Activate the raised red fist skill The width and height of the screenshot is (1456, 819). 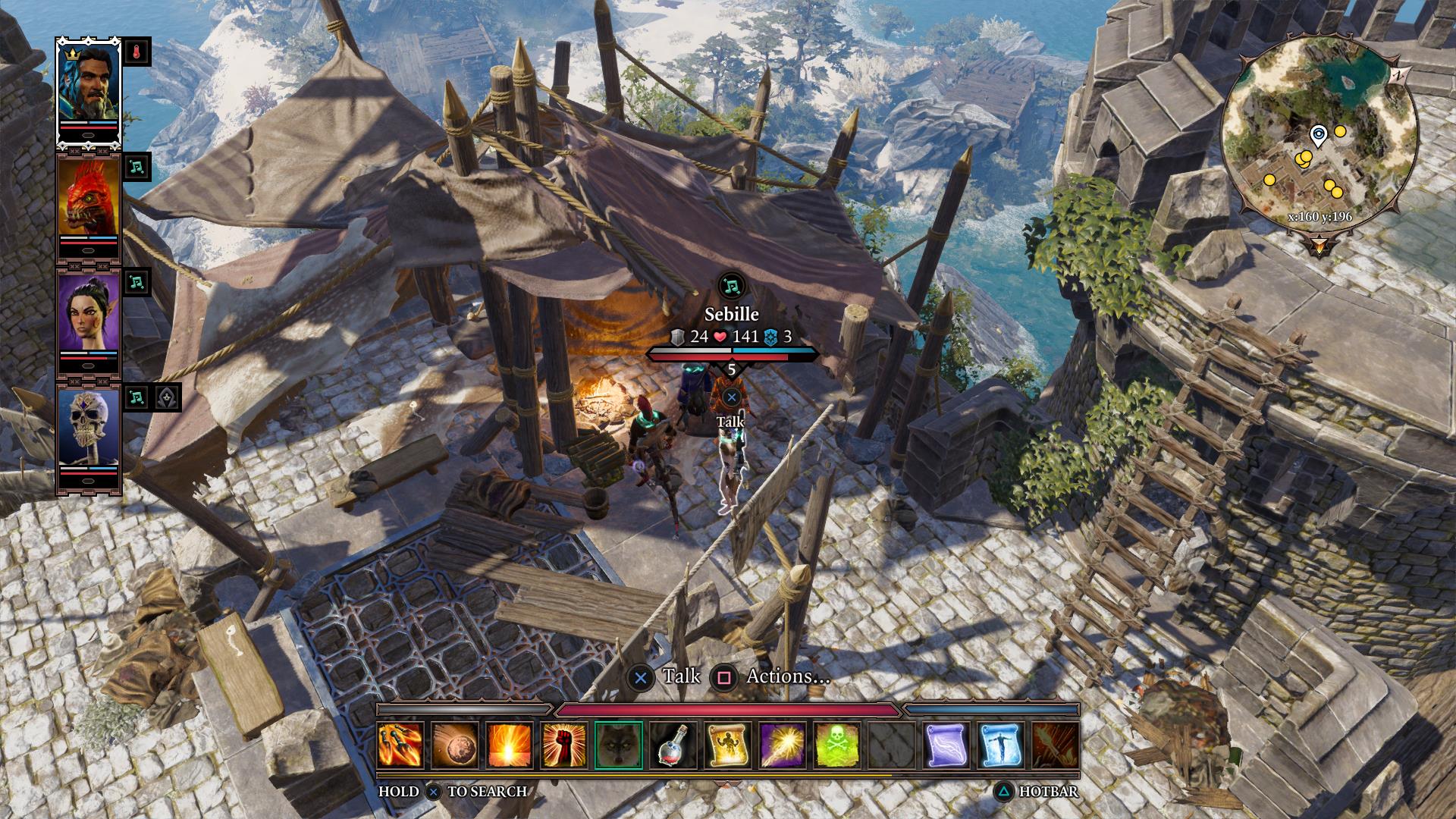[x=564, y=745]
